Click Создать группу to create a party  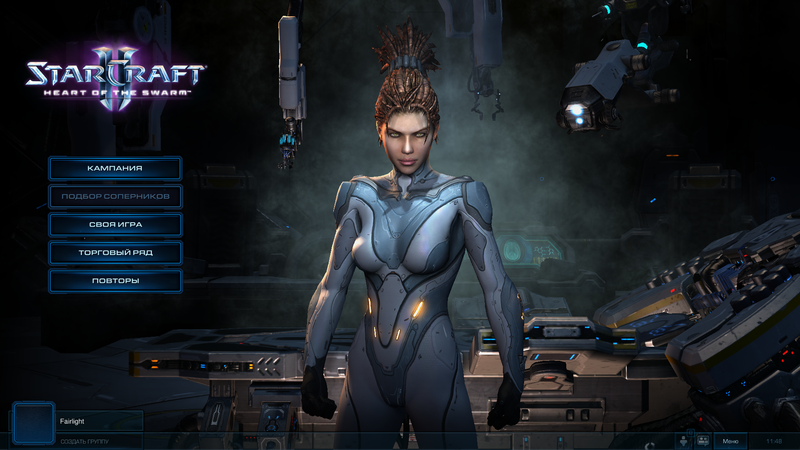(x=84, y=441)
